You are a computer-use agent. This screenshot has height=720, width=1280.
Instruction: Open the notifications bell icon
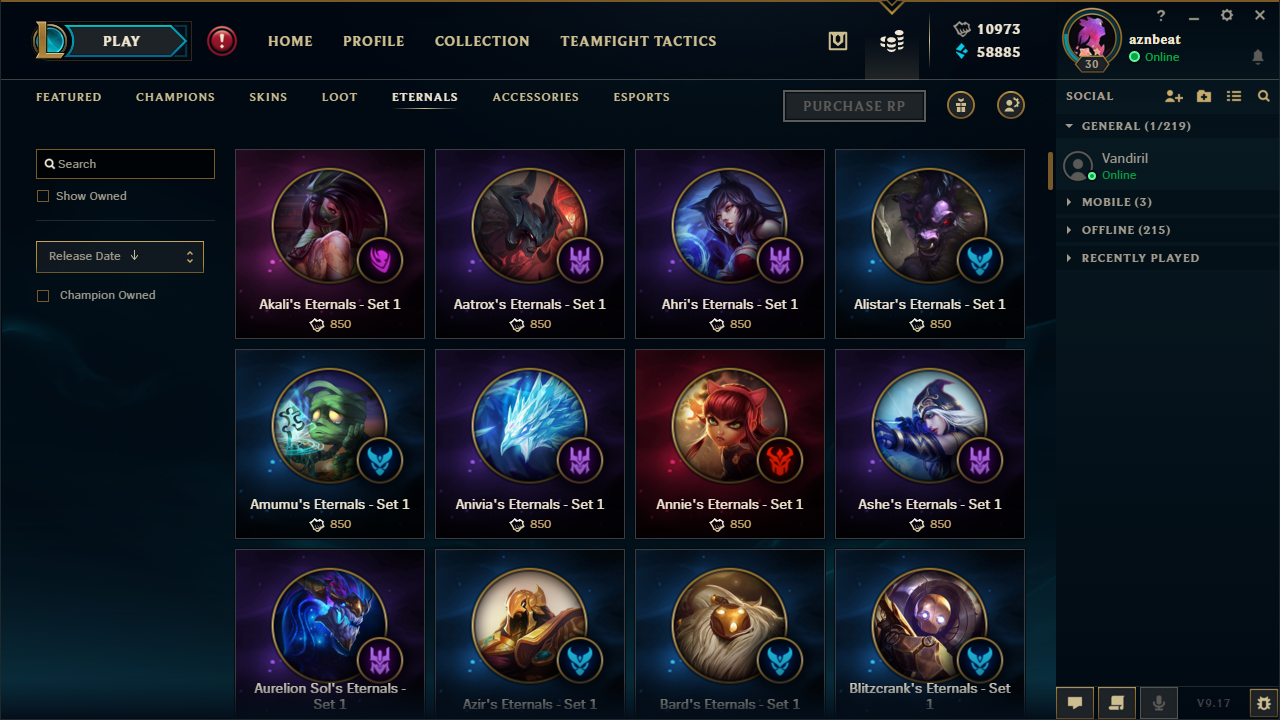(x=1258, y=57)
